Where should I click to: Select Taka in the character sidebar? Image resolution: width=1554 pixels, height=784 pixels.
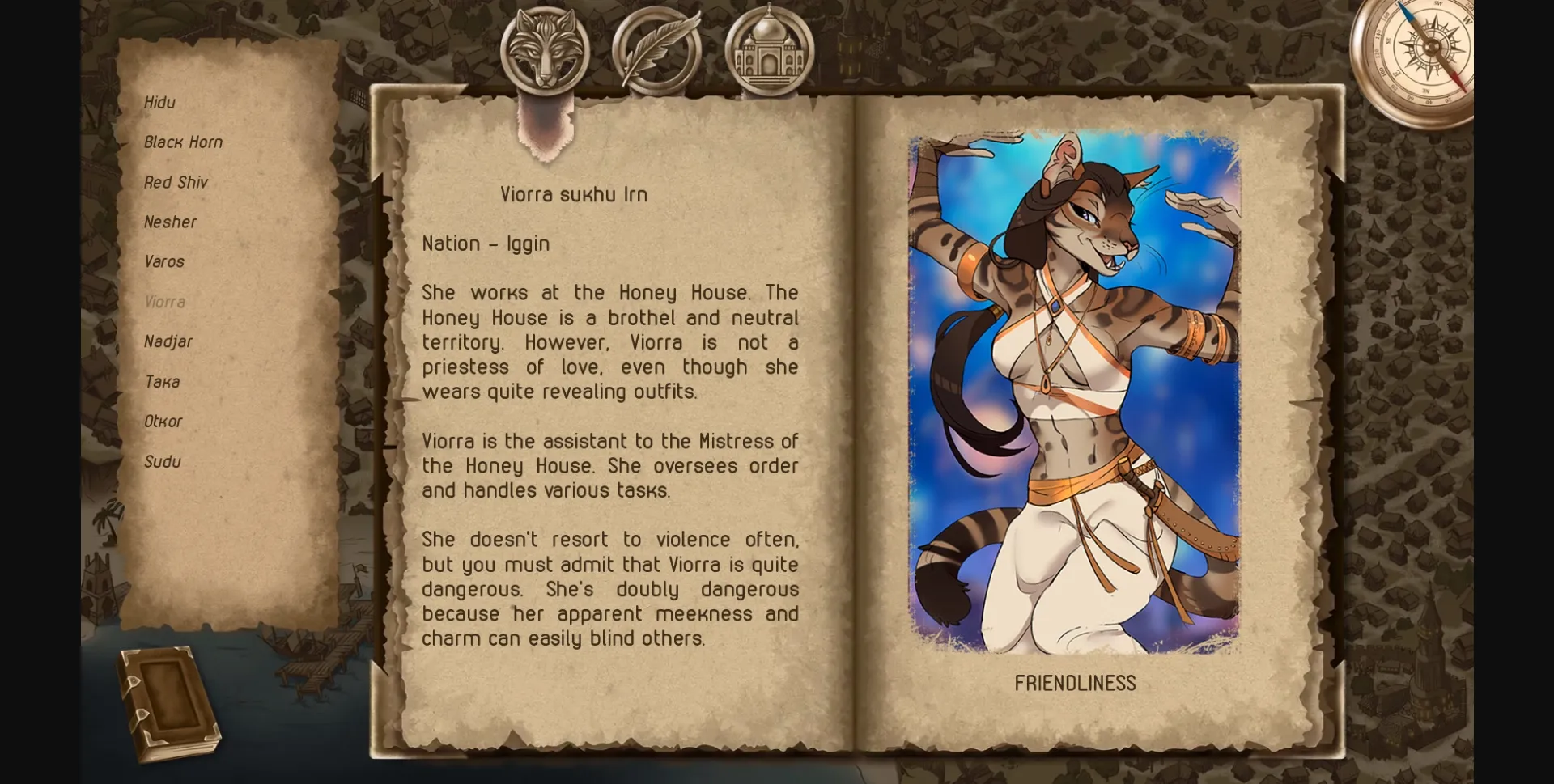pyautogui.click(x=162, y=381)
